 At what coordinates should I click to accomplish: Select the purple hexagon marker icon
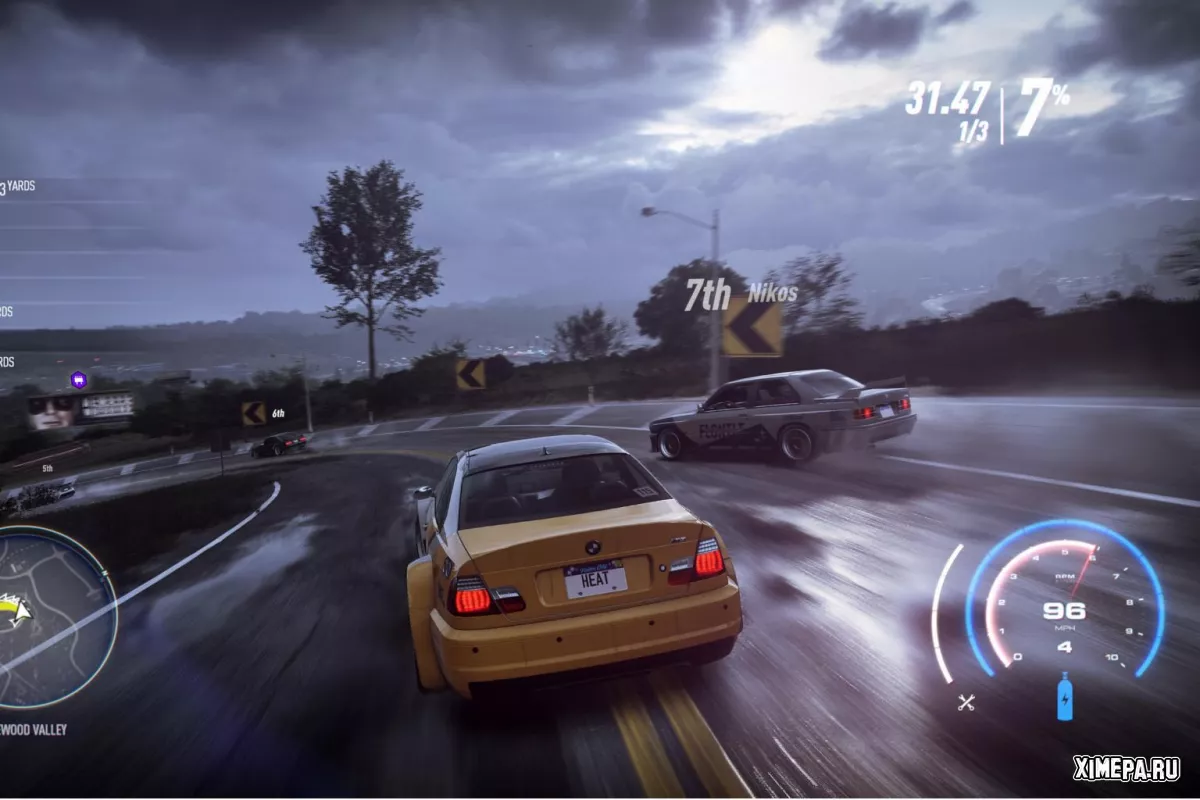[x=78, y=379]
